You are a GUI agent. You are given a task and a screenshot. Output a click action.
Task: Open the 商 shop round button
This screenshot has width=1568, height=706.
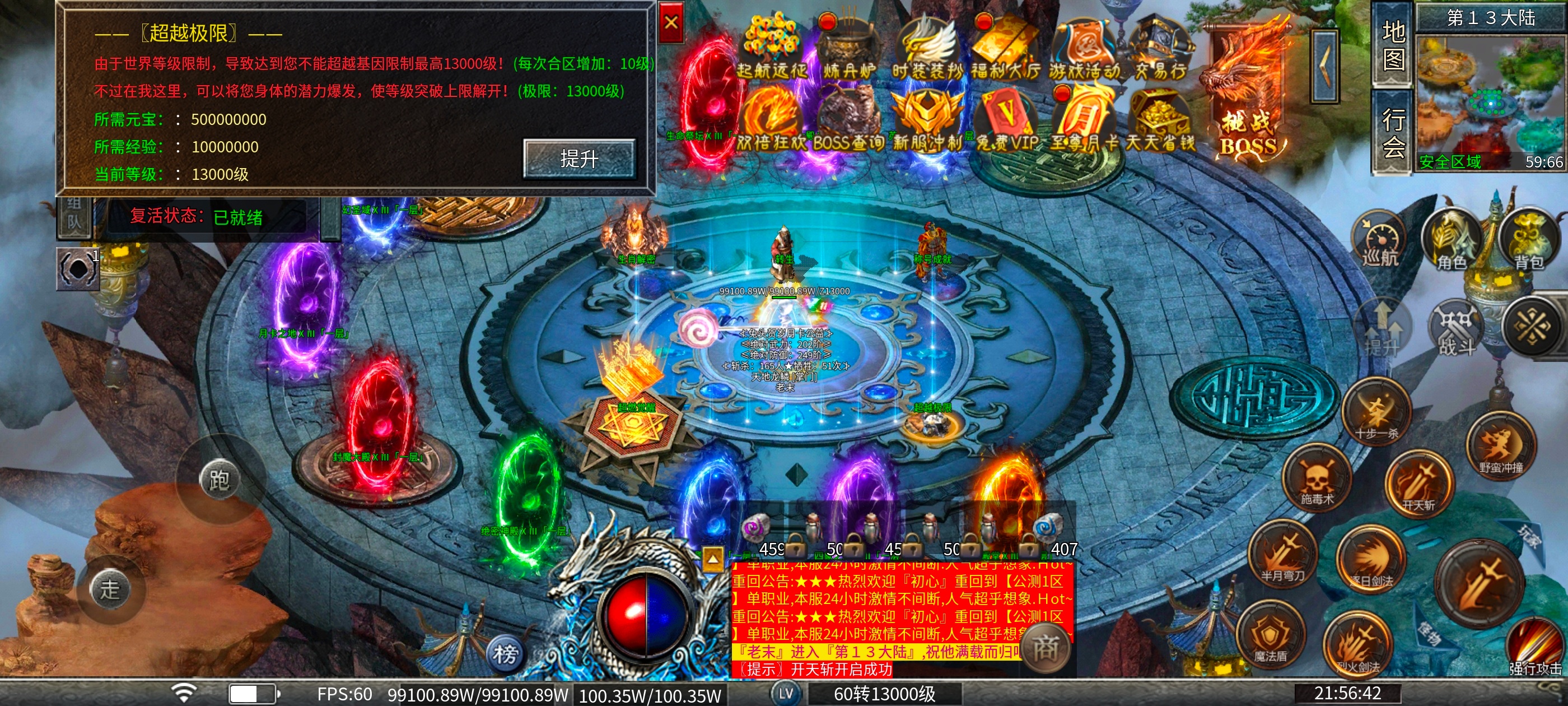[x=1045, y=647]
